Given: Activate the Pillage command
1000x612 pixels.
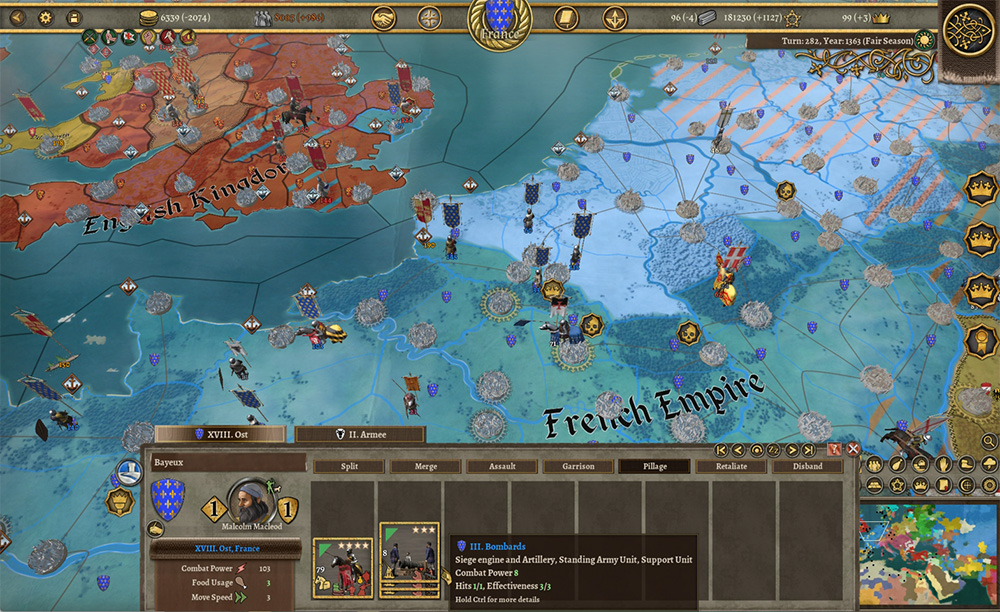Looking at the screenshot, I should pyautogui.click(x=655, y=466).
